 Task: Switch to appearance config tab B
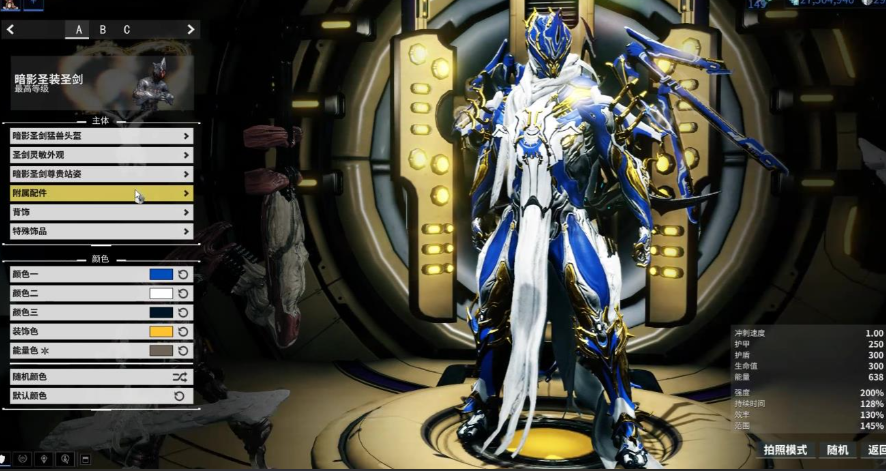(x=102, y=30)
